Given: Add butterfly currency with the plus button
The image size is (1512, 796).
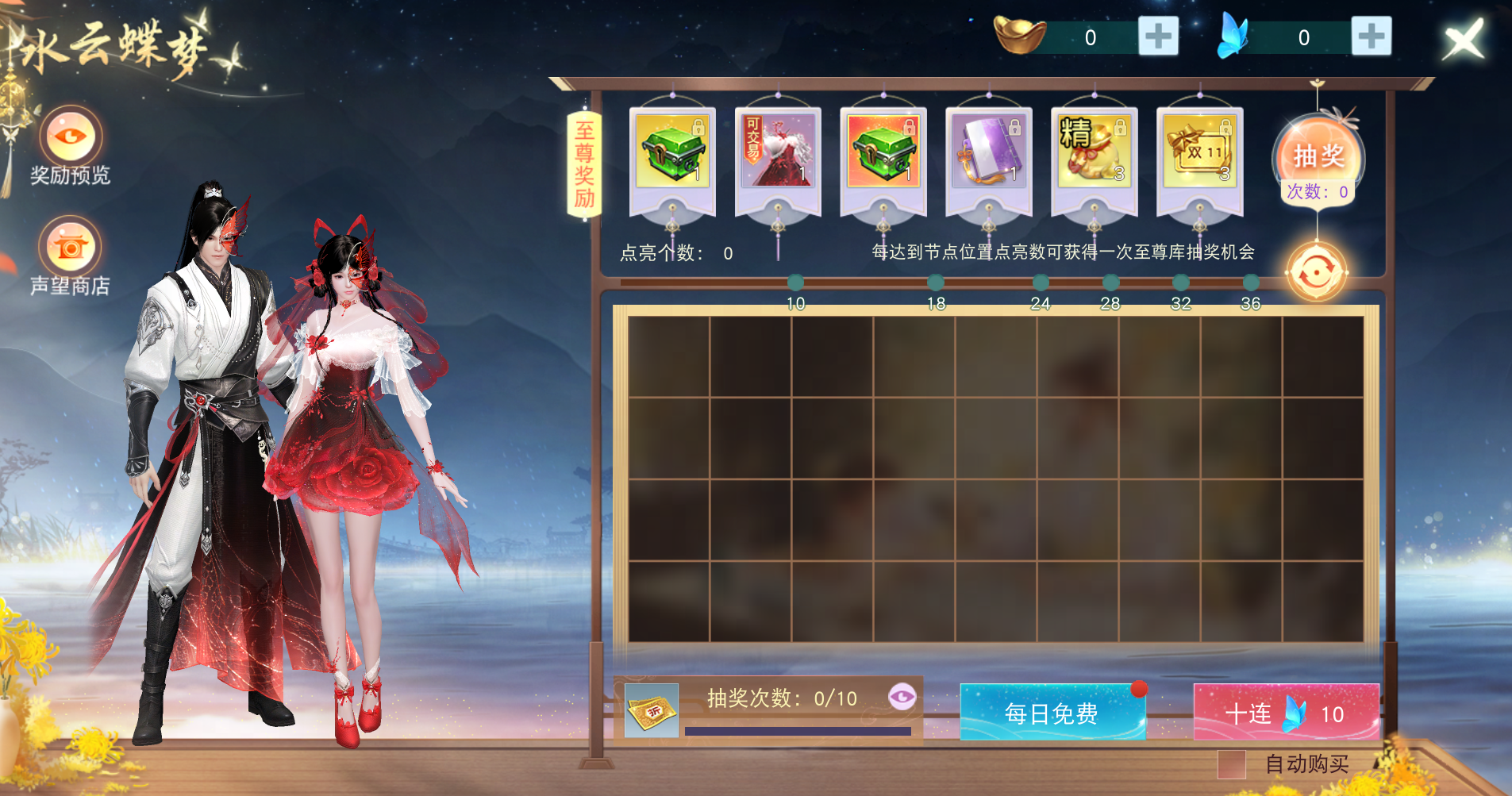Looking at the screenshot, I should [x=1371, y=37].
